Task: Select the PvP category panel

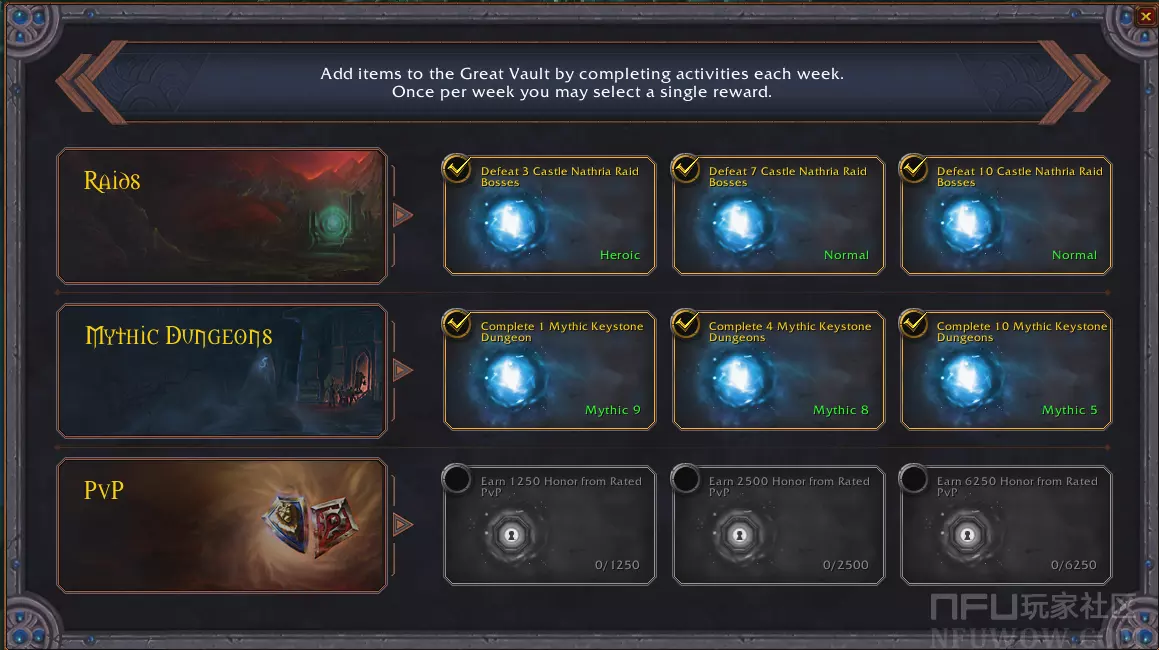Action: (222, 526)
